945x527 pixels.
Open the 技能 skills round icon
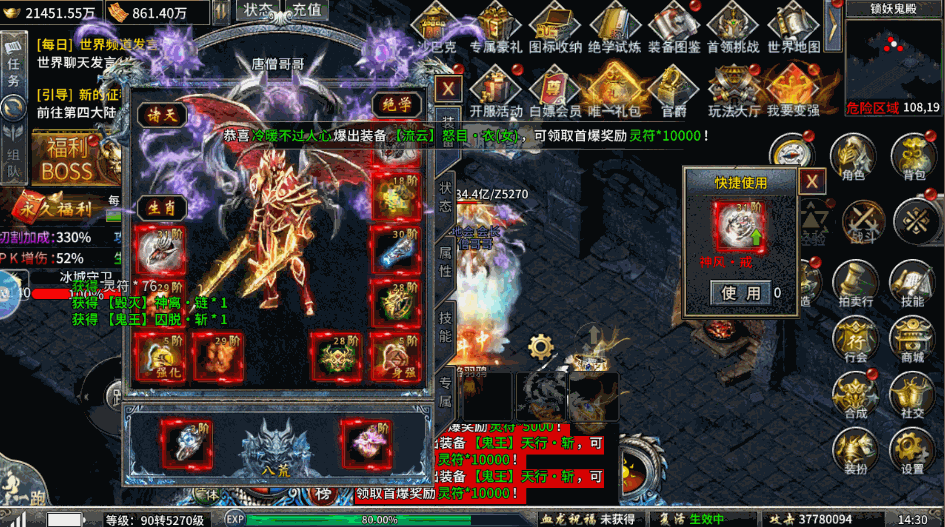(x=912, y=283)
